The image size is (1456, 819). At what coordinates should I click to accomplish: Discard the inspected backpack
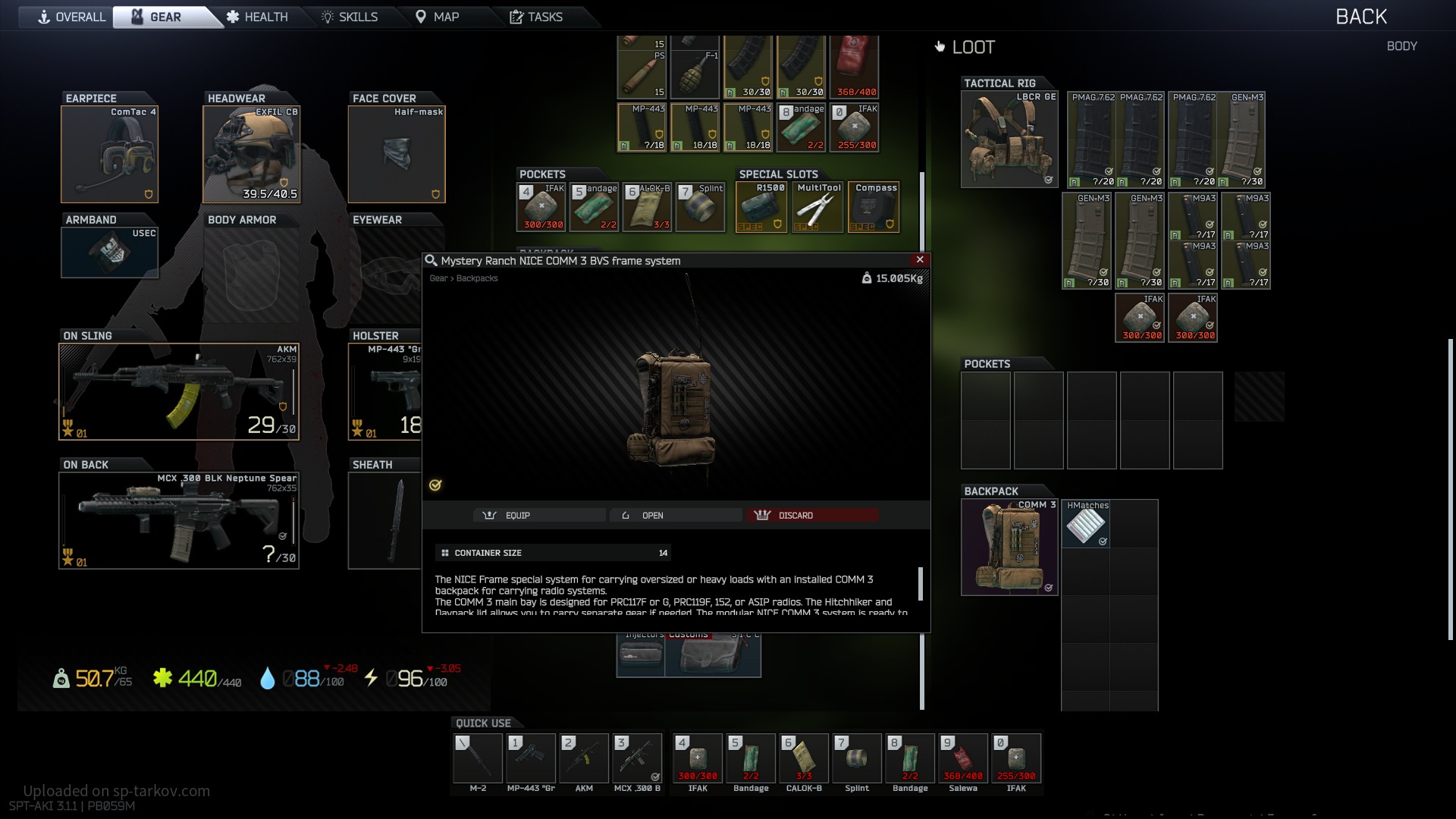[x=812, y=515]
